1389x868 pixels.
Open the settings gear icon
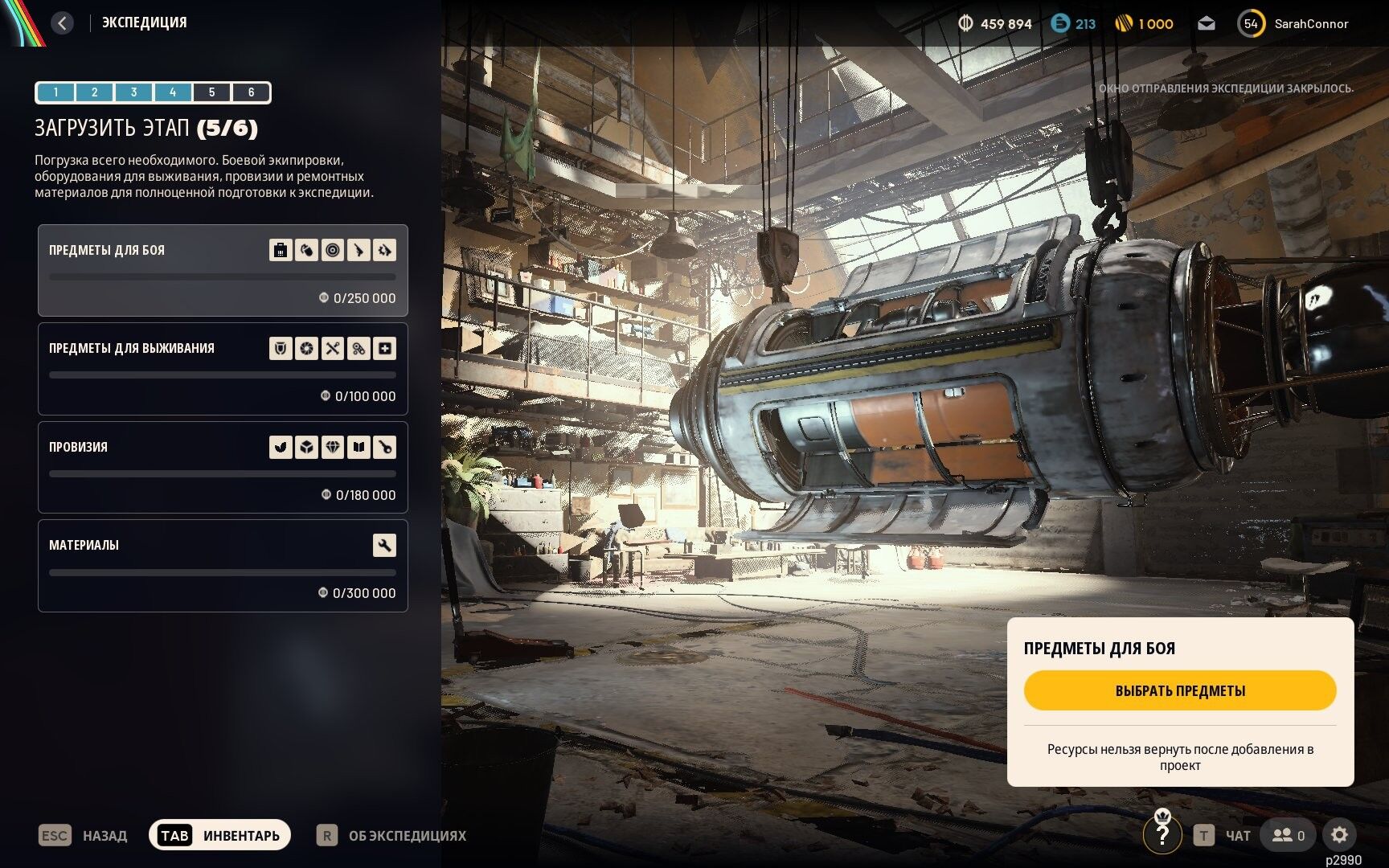[1339, 835]
